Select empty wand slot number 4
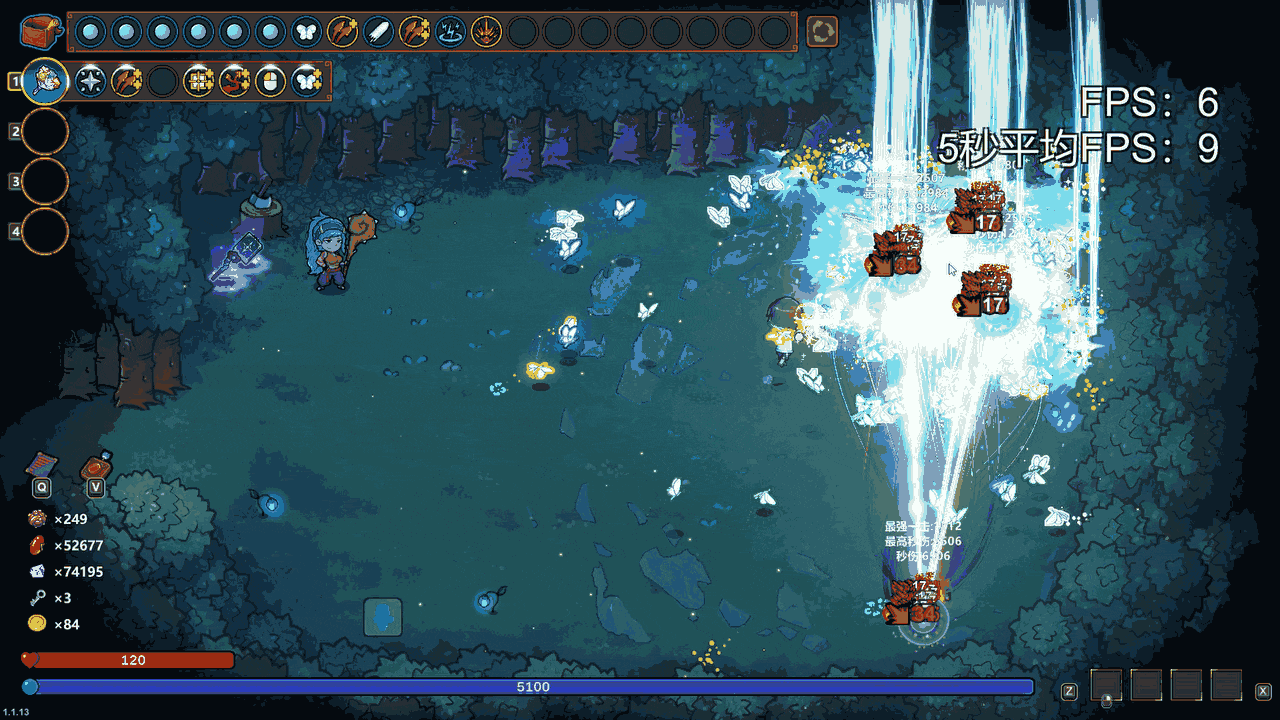The width and height of the screenshot is (1280, 720). coord(45,231)
